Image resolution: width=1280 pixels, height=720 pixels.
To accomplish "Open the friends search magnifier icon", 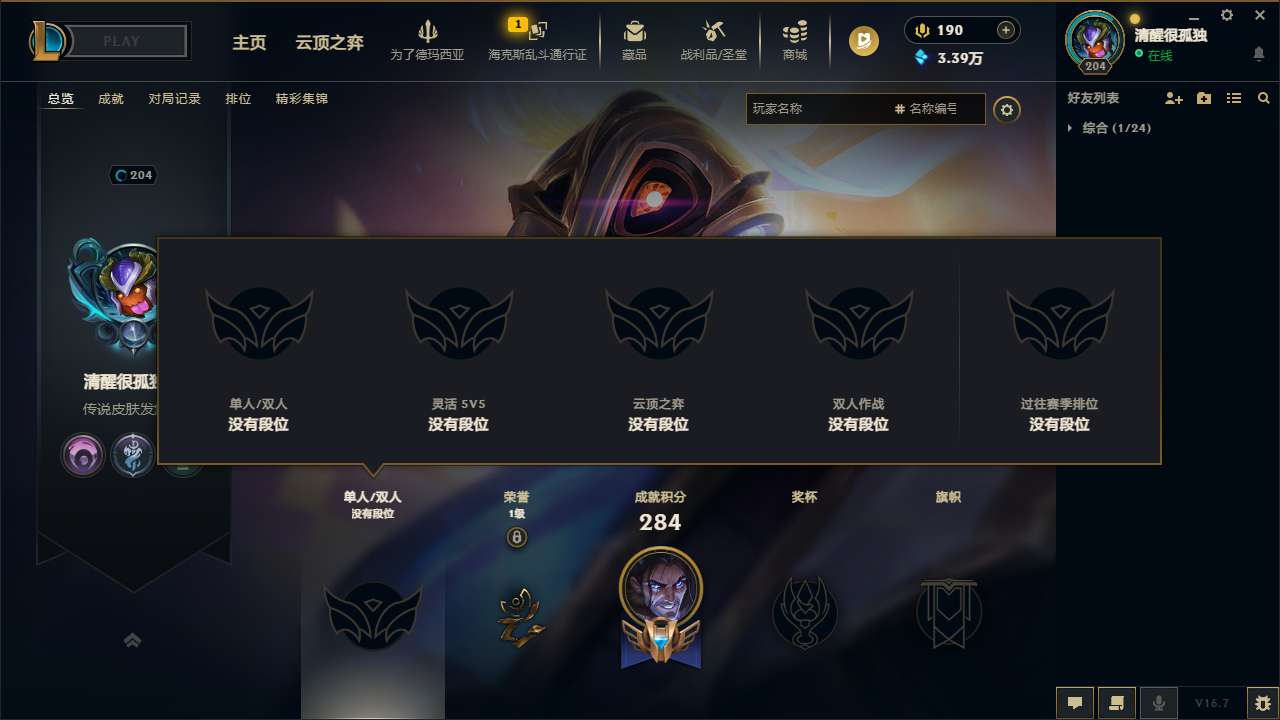I will click(1263, 98).
